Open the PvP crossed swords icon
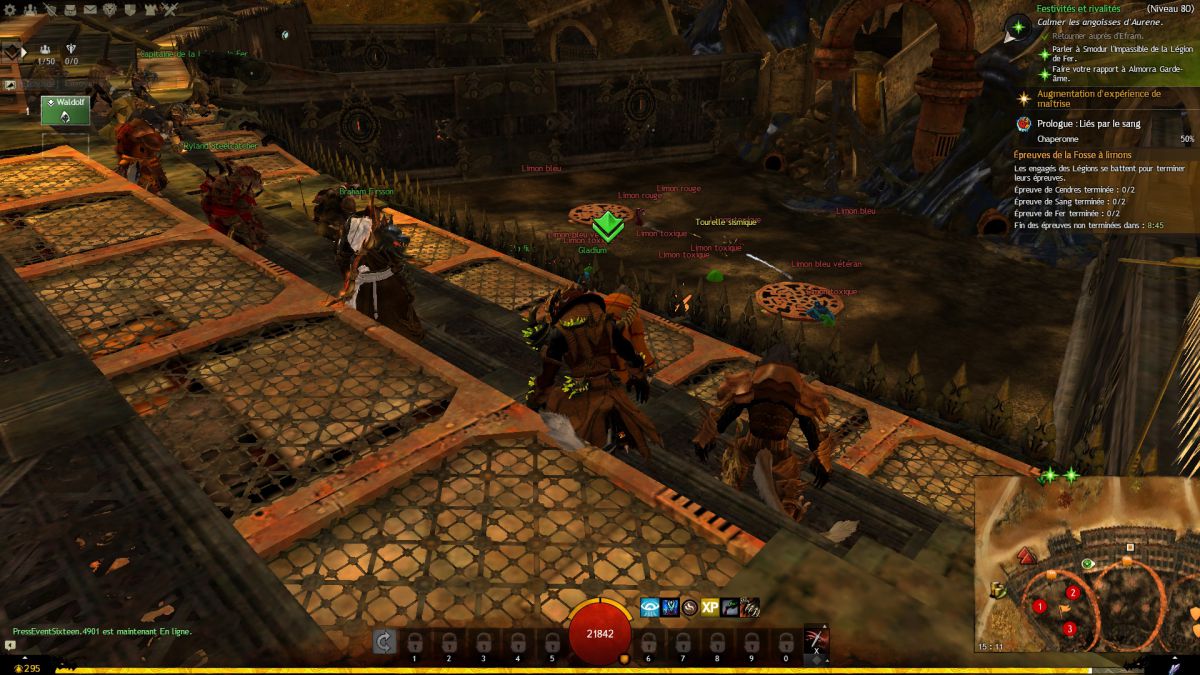The height and width of the screenshot is (675, 1200). coord(171,9)
